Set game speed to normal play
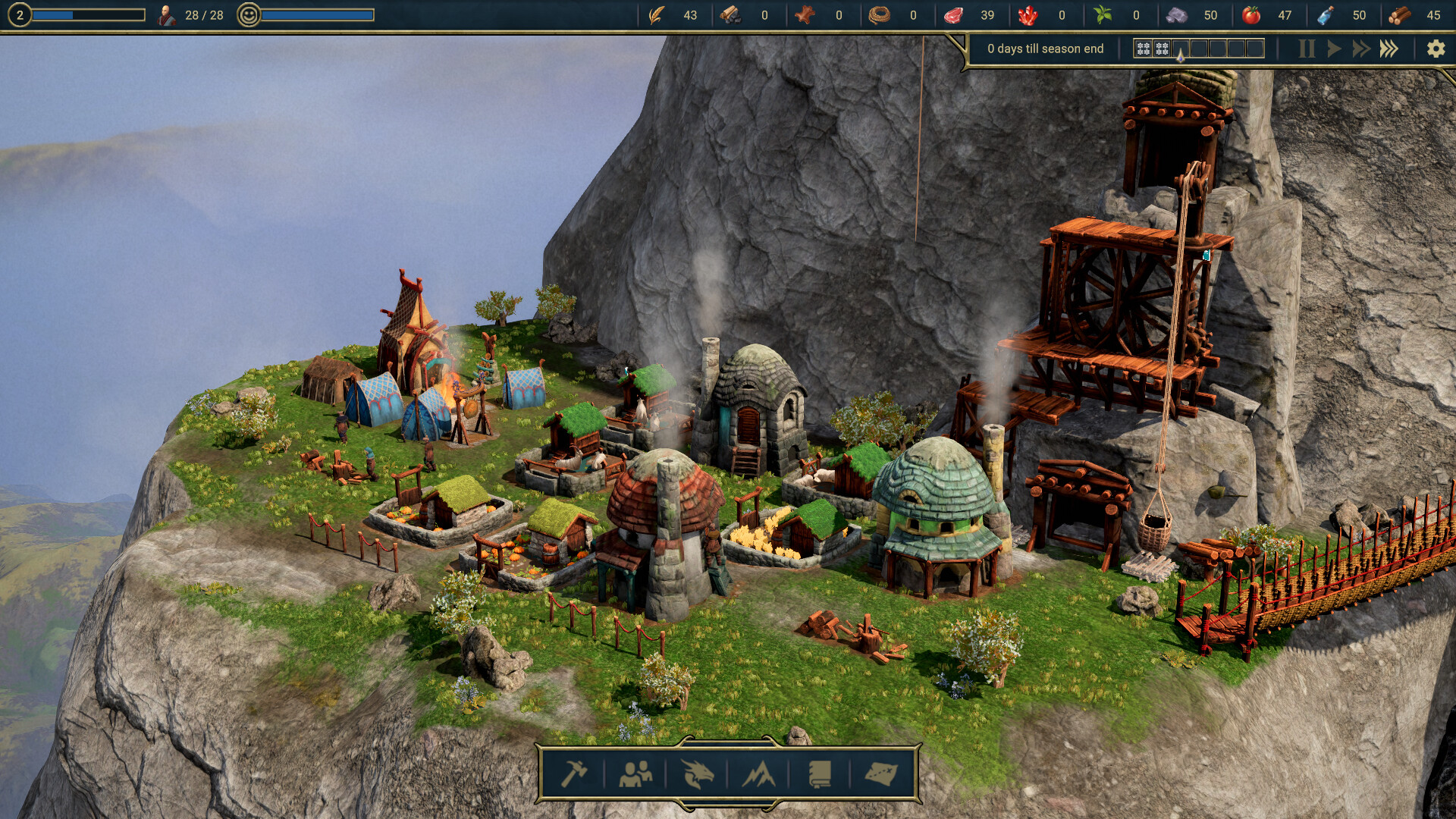 pyautogui.click(x=1334, y=49)
